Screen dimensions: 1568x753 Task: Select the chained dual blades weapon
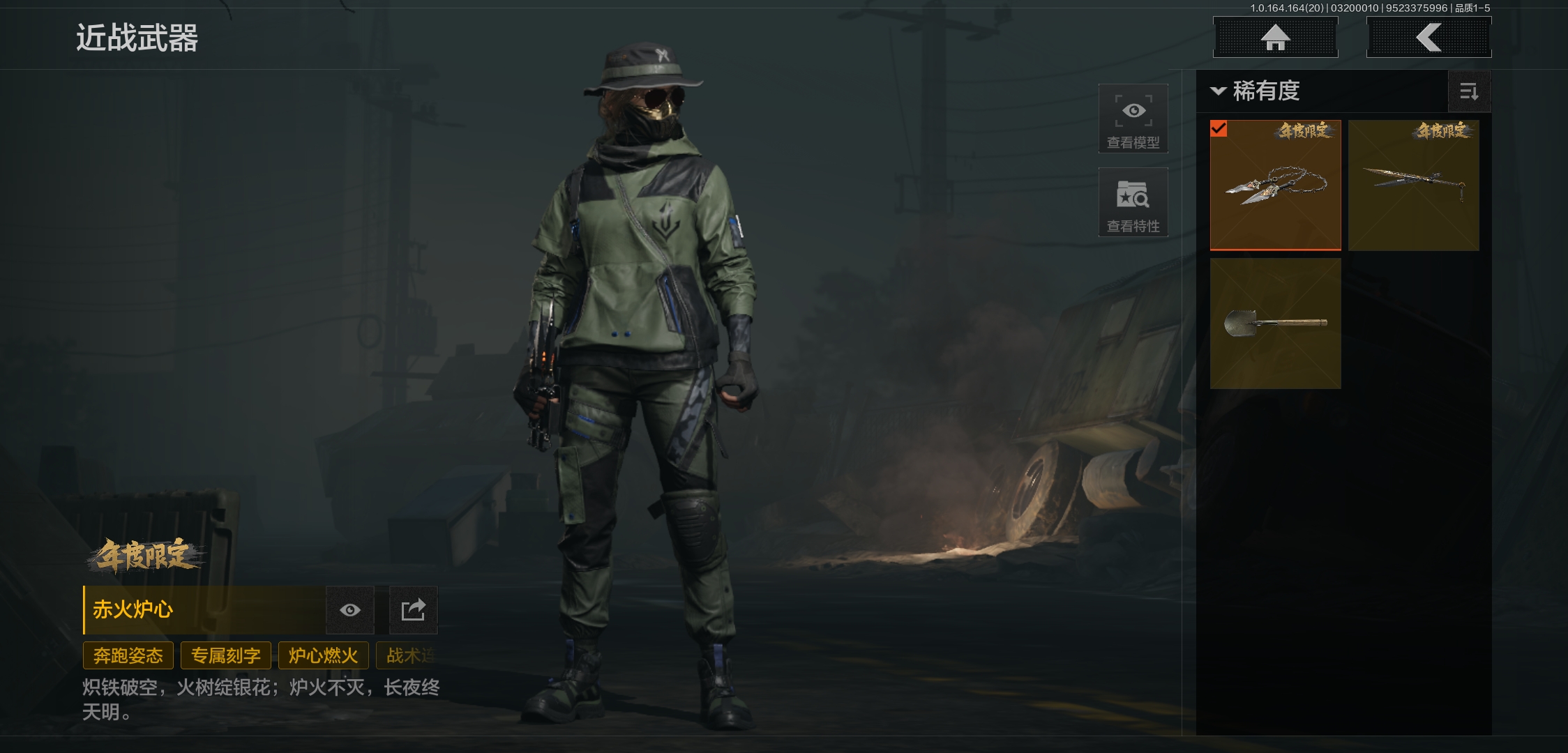[1275, 185]
